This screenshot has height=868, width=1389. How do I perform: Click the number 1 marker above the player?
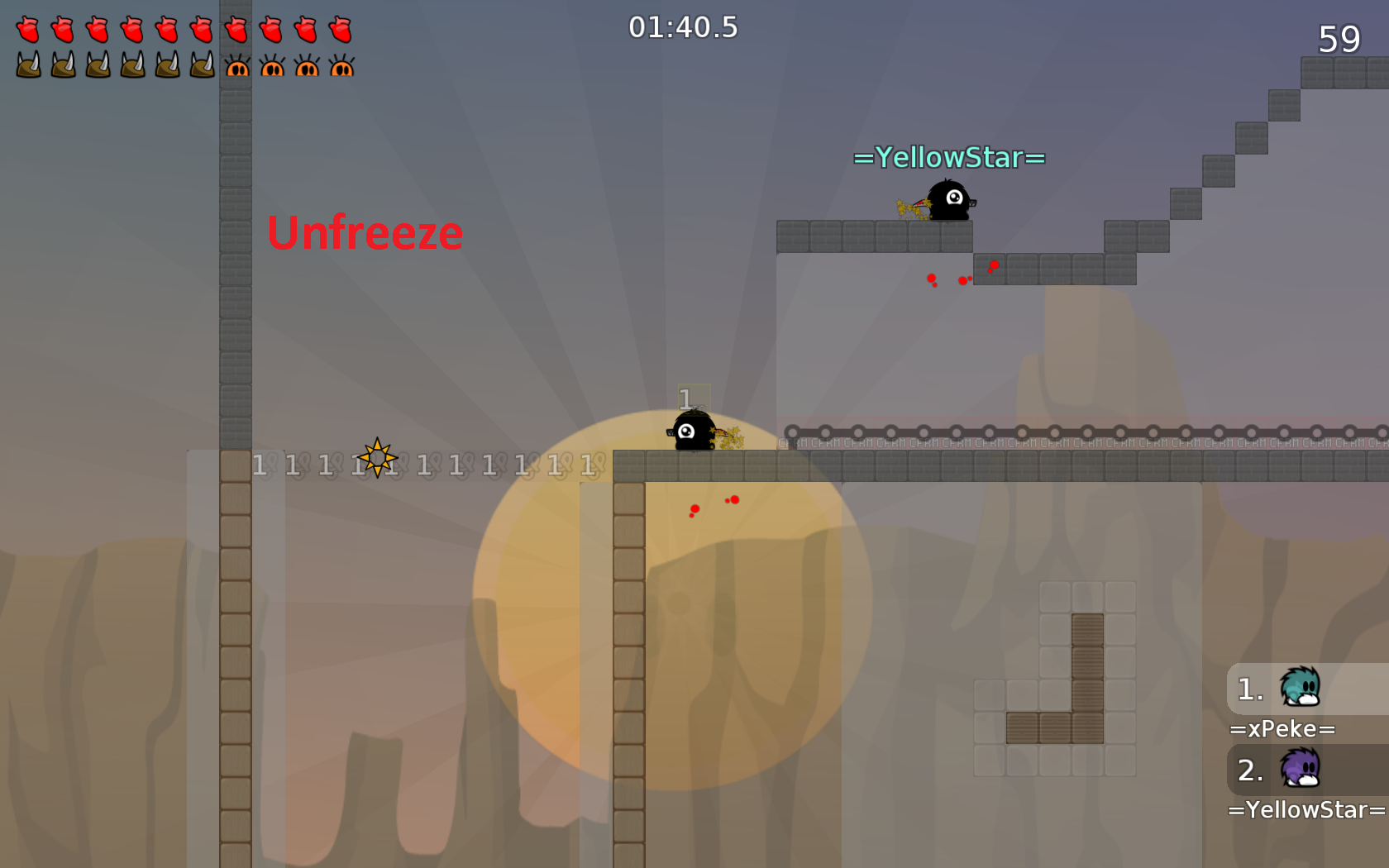tap(685, 398)
